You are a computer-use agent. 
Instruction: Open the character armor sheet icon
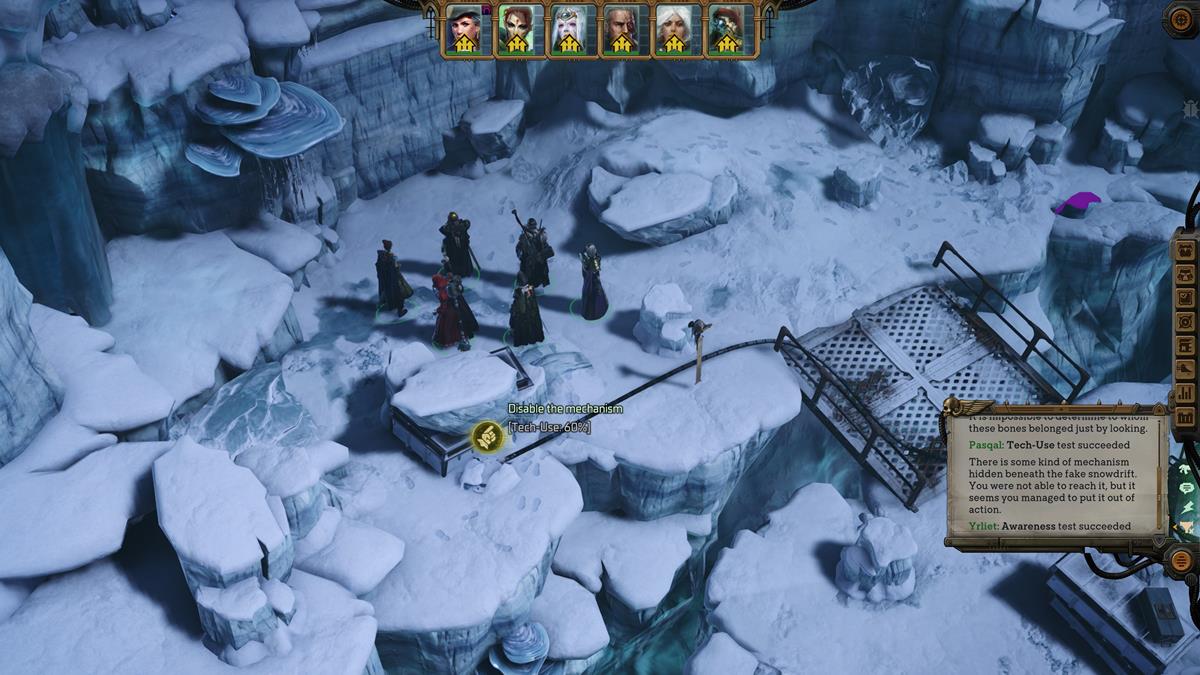pos(1187,273)
